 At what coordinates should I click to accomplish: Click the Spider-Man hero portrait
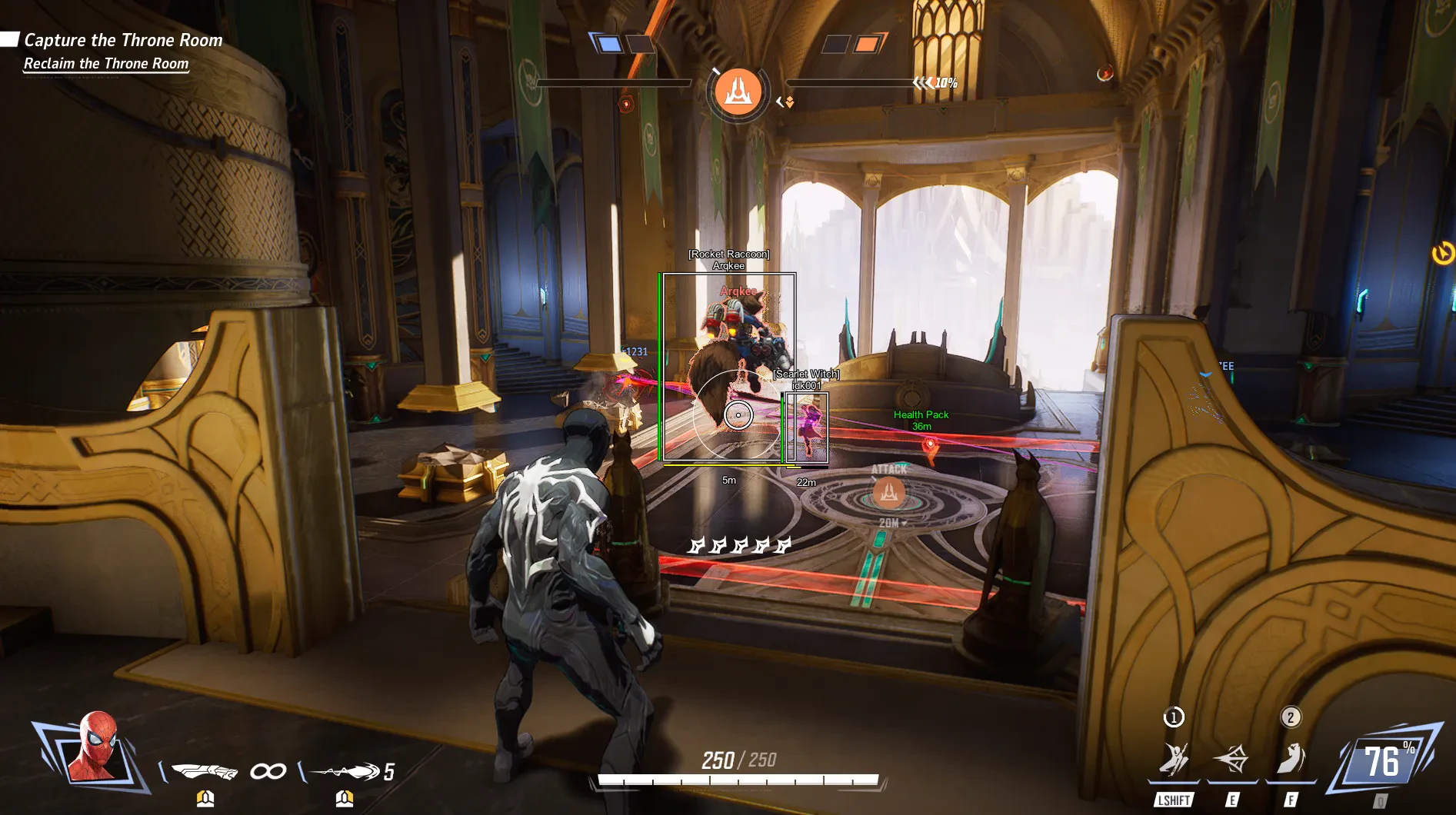pyautogui.click(x=95, y=748)
